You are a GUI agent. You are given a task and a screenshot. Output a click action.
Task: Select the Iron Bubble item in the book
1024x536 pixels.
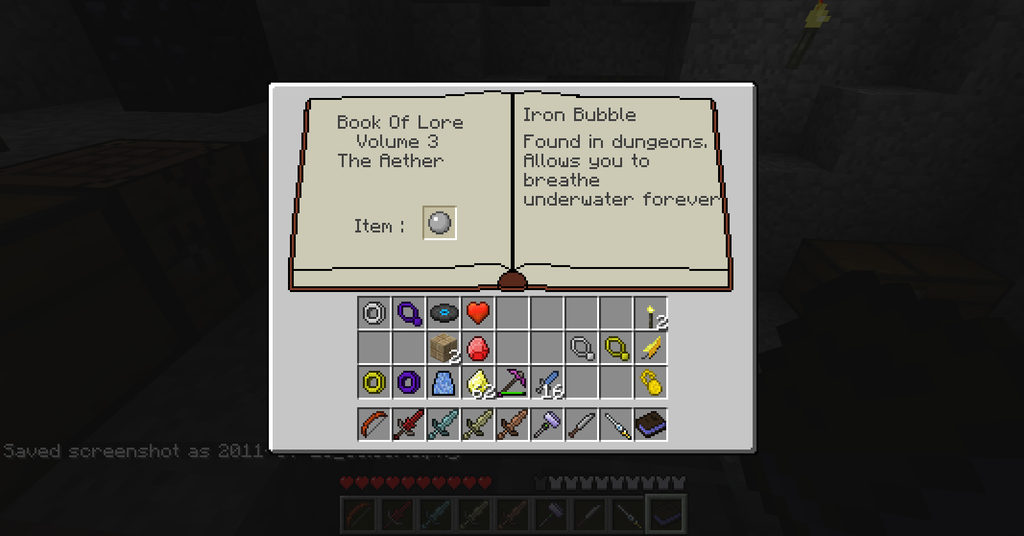pyautogui.click(x=440, y=224)
